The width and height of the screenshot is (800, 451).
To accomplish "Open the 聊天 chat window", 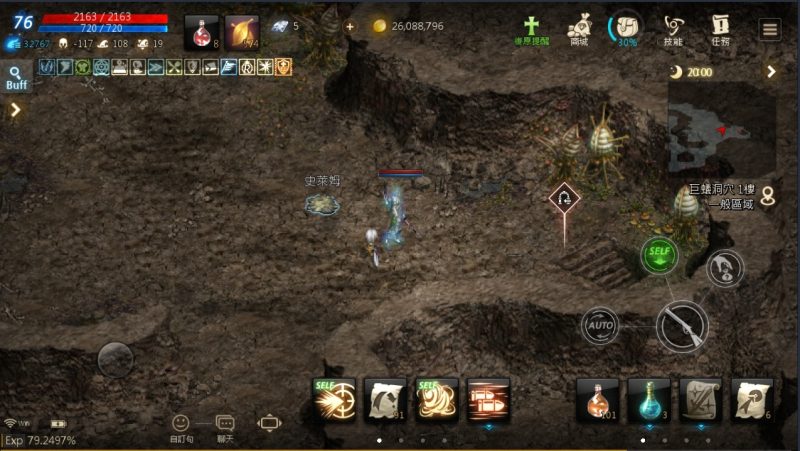I will tap(225, 425).
